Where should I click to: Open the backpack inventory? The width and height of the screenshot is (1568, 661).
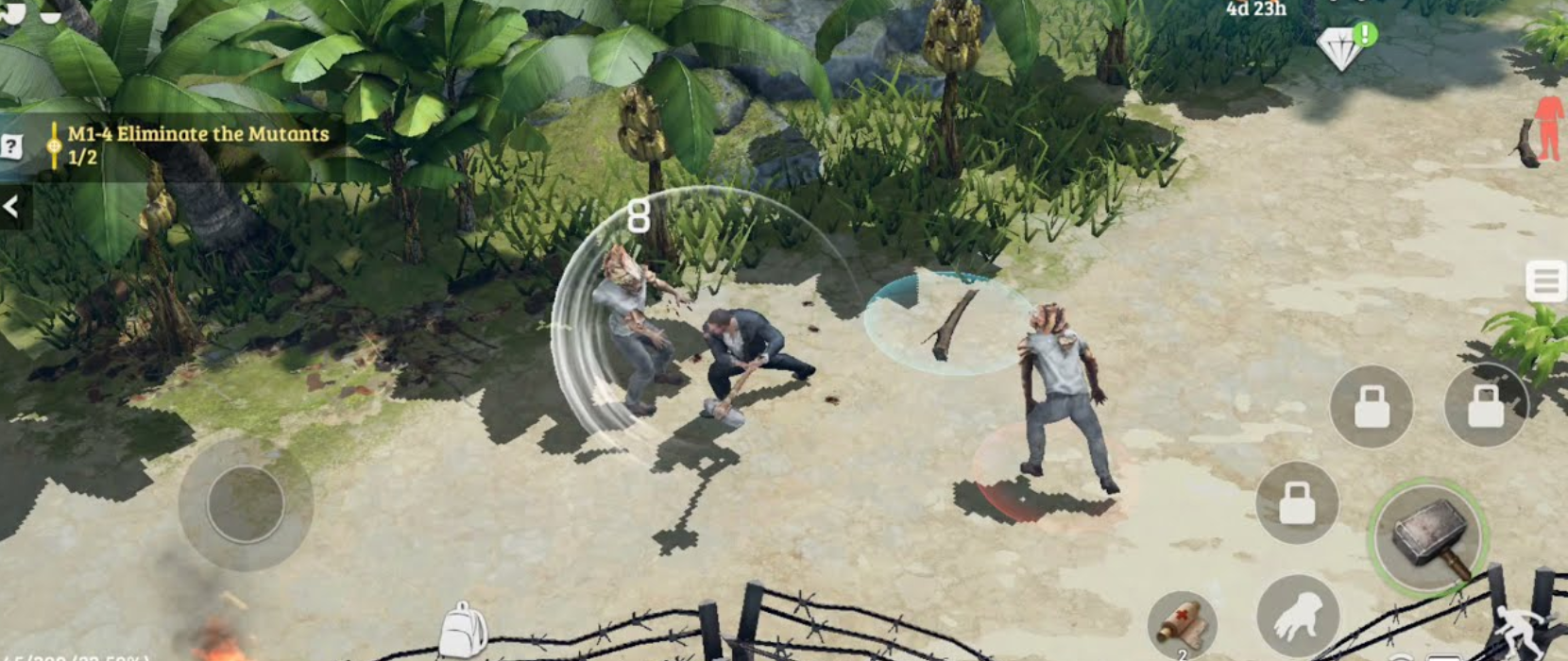pos(464,630)
